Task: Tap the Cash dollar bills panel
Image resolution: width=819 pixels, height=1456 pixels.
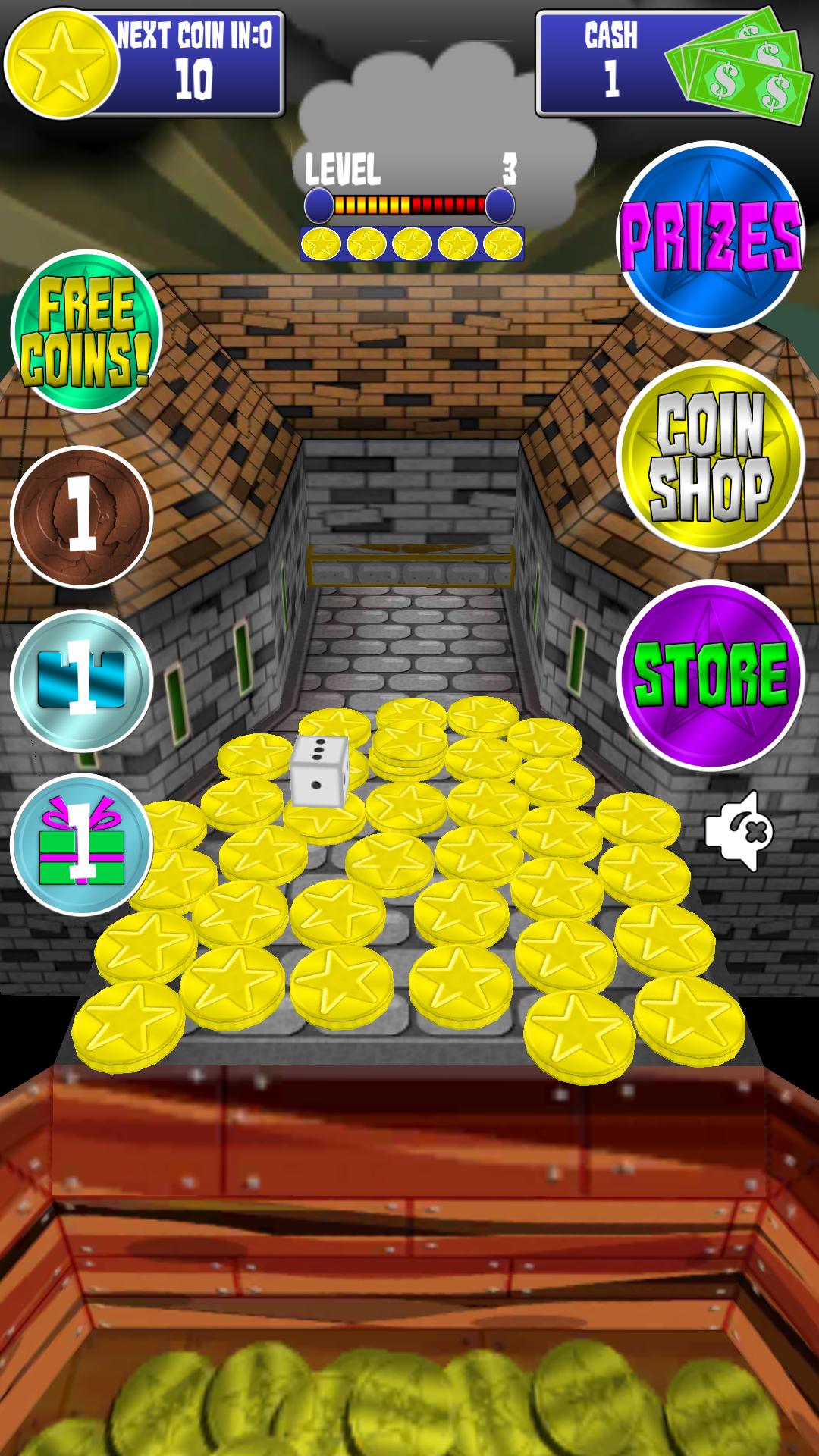Action: (670, 64)
